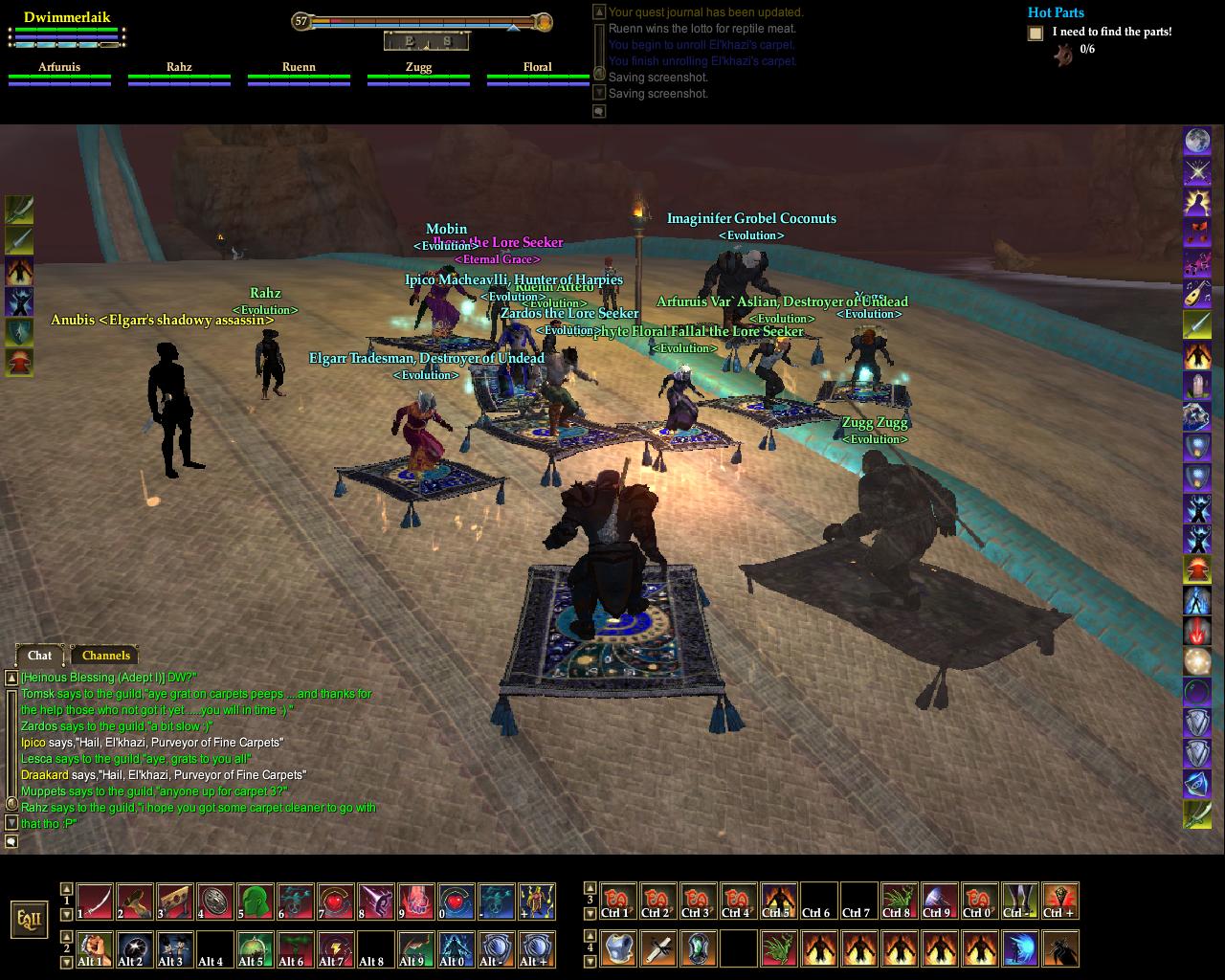Open the EQII main menu button
Screen dimensions: 1225x980
29,920
